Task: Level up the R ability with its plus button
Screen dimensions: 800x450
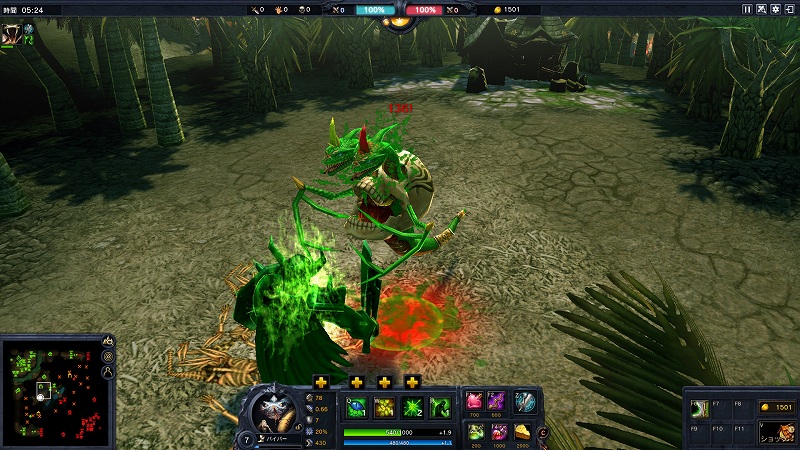Action: click(x=412, y=382)
